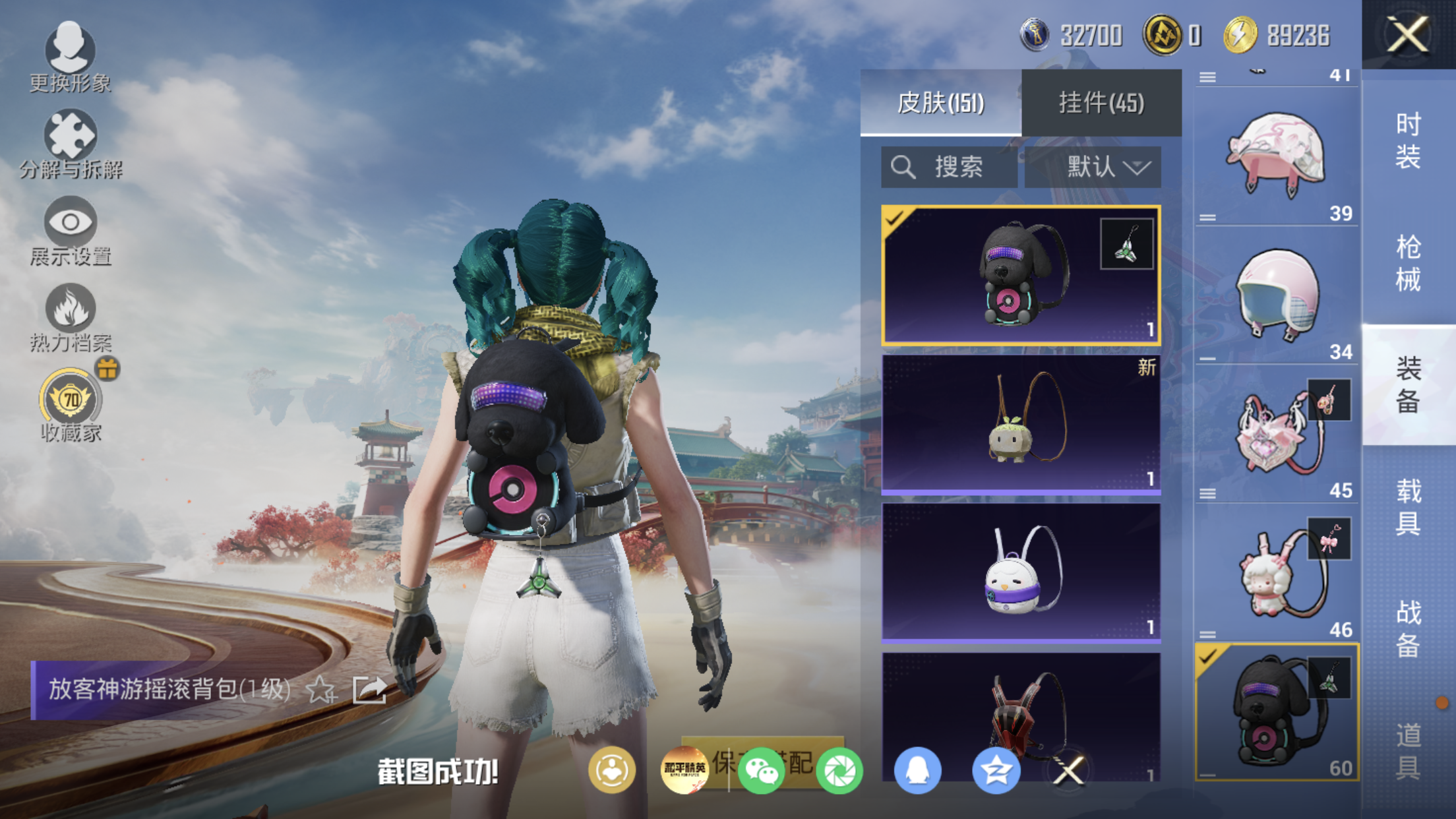This screenshot has height=819, width=1456.
Task: Click the 搜索 search field
Action: [x=950, y=167]
